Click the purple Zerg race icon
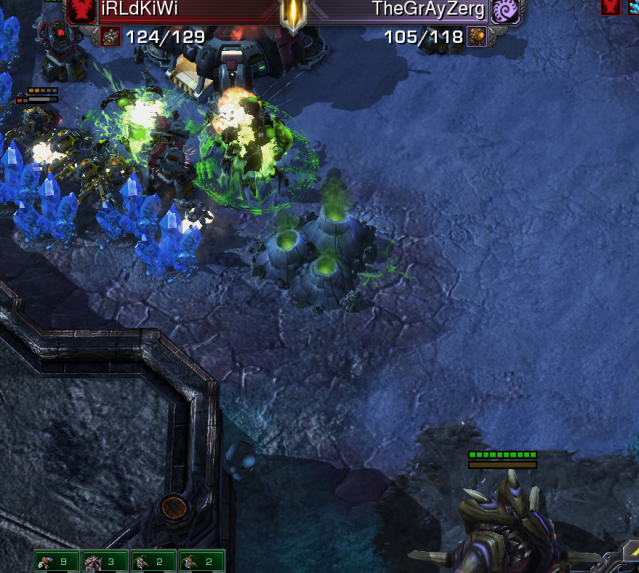This screenshot has height=573, width=639. point(505,10)
